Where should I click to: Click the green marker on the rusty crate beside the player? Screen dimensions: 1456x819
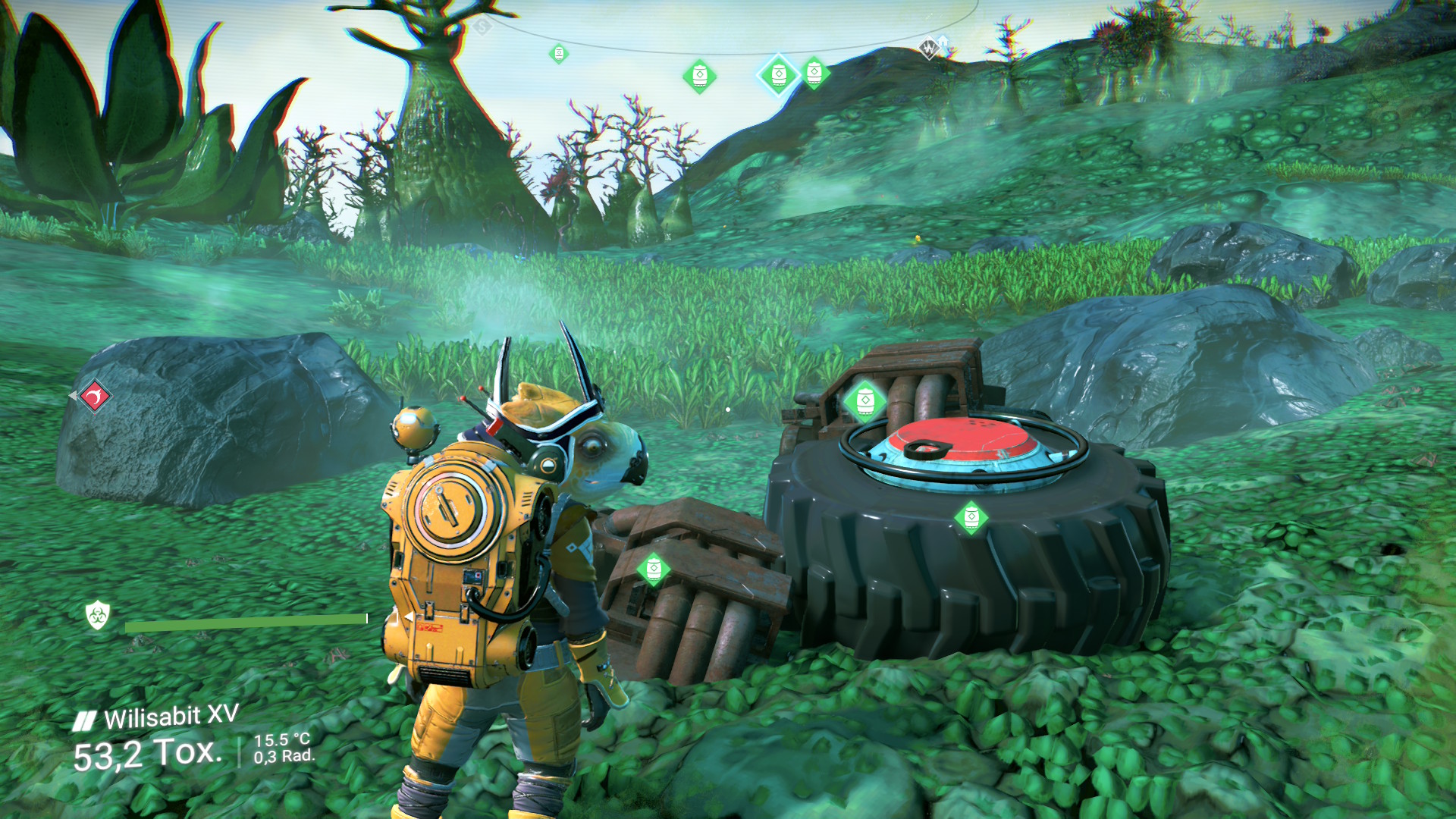653,569
